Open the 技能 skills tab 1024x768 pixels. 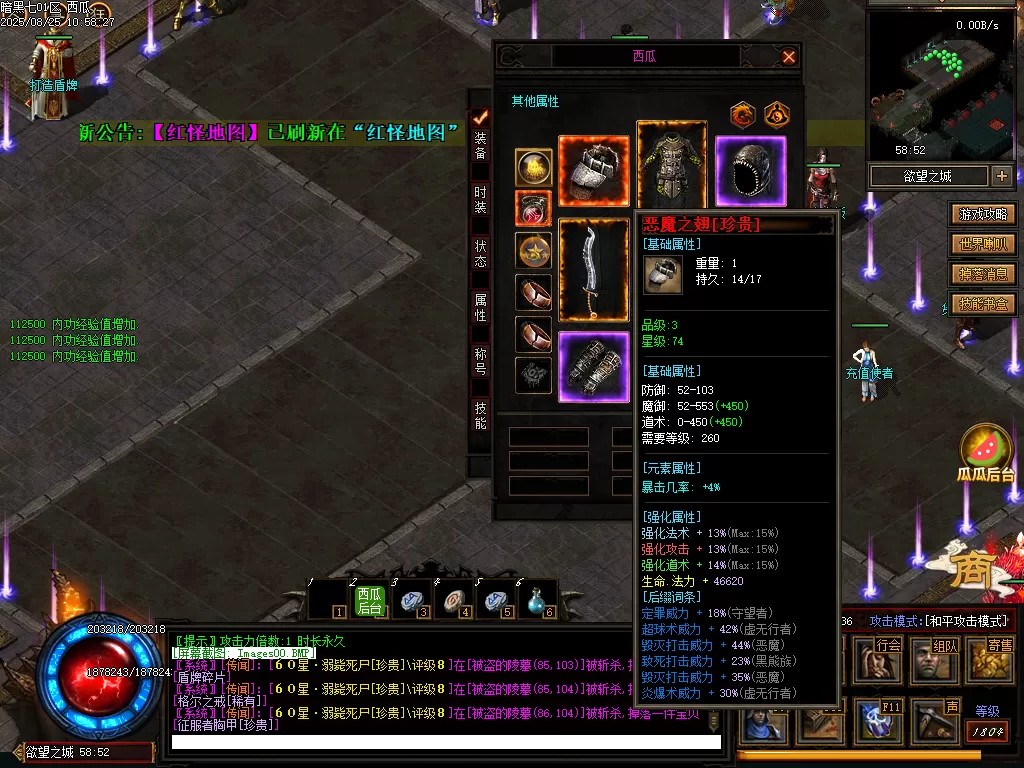click(481, 416)
